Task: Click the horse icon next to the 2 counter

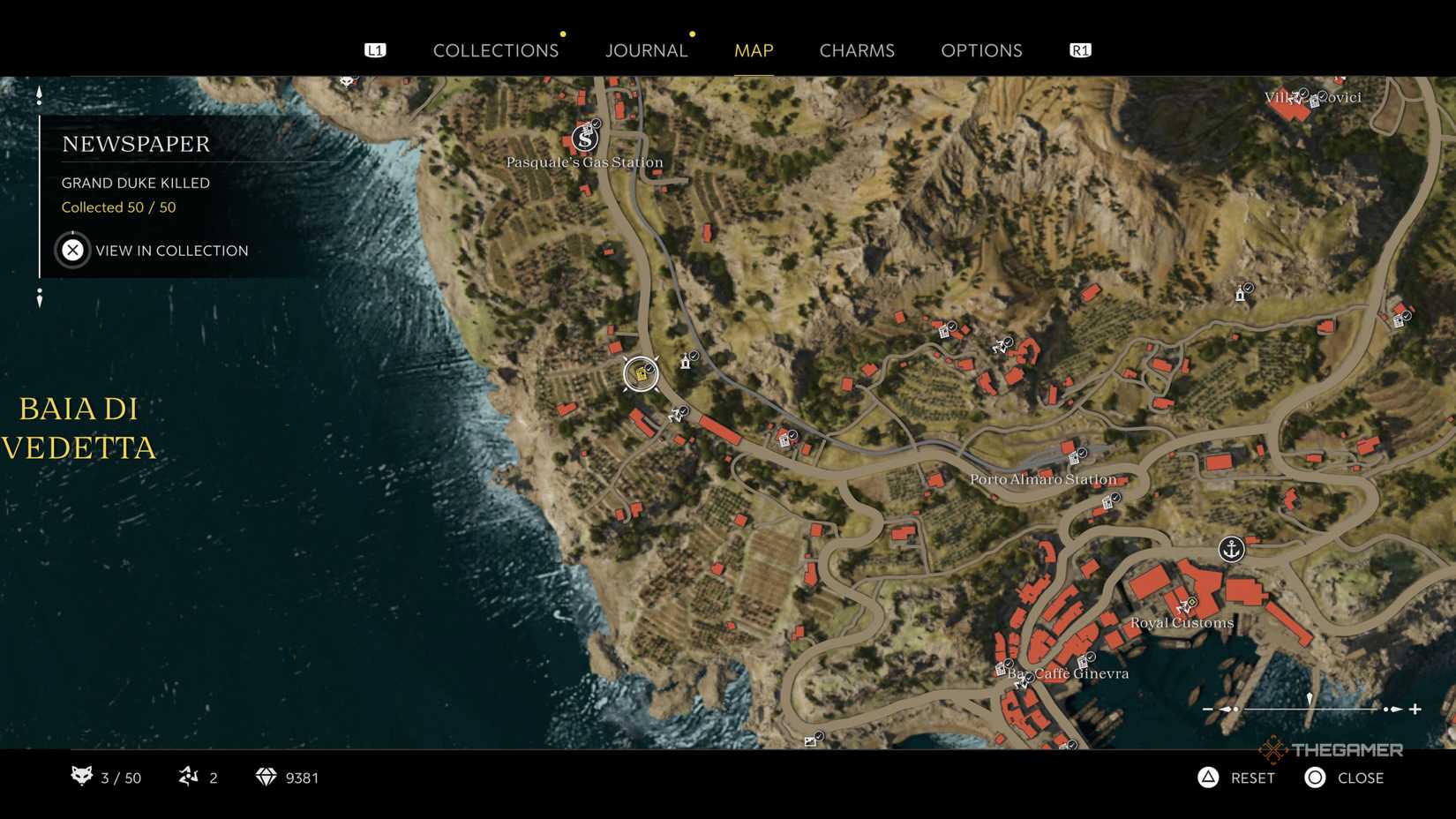Action: pos(188,778)
